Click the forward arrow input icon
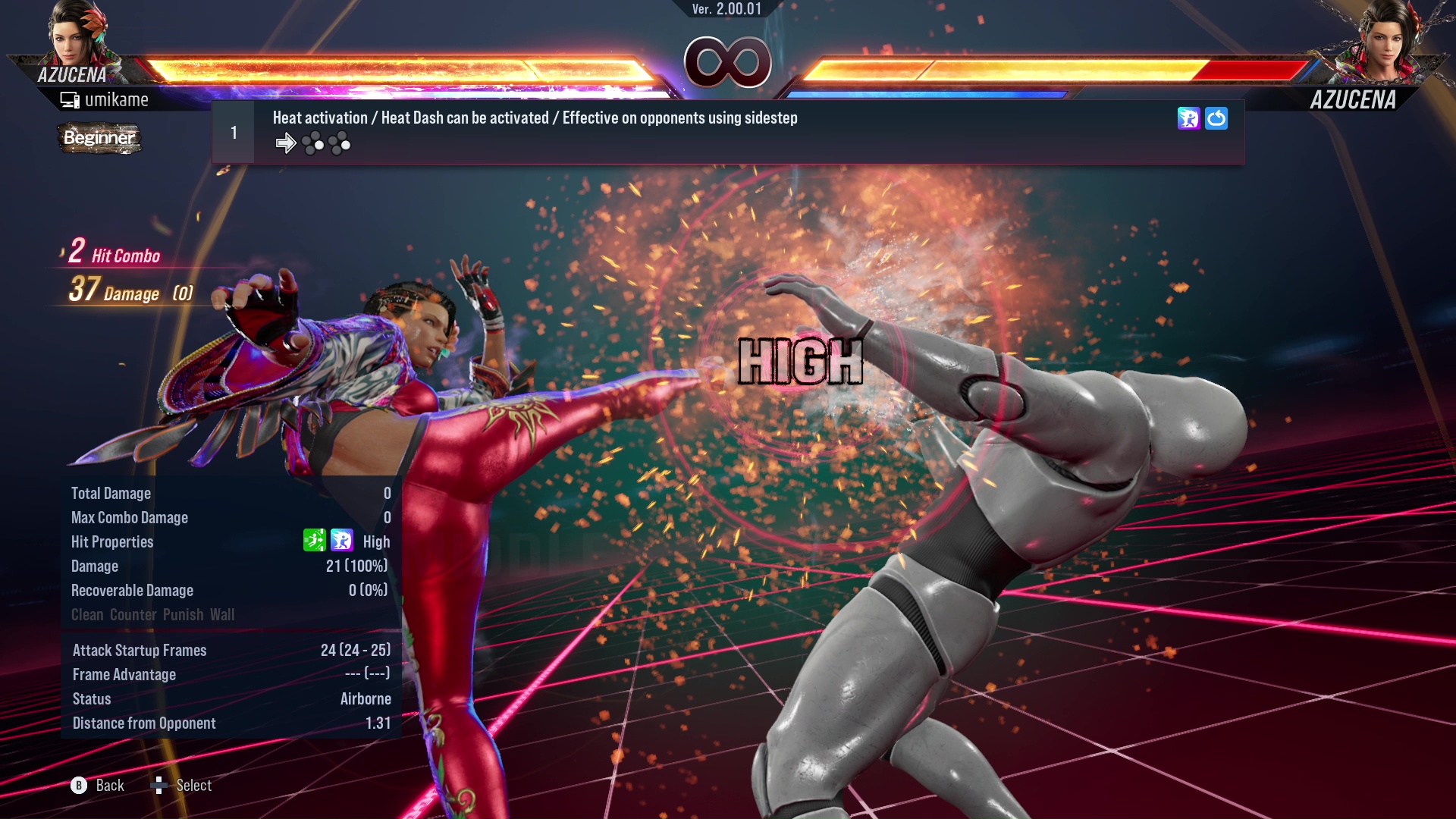The width and height of the screenshot is (1456, 819). click(x=286, y=143)
